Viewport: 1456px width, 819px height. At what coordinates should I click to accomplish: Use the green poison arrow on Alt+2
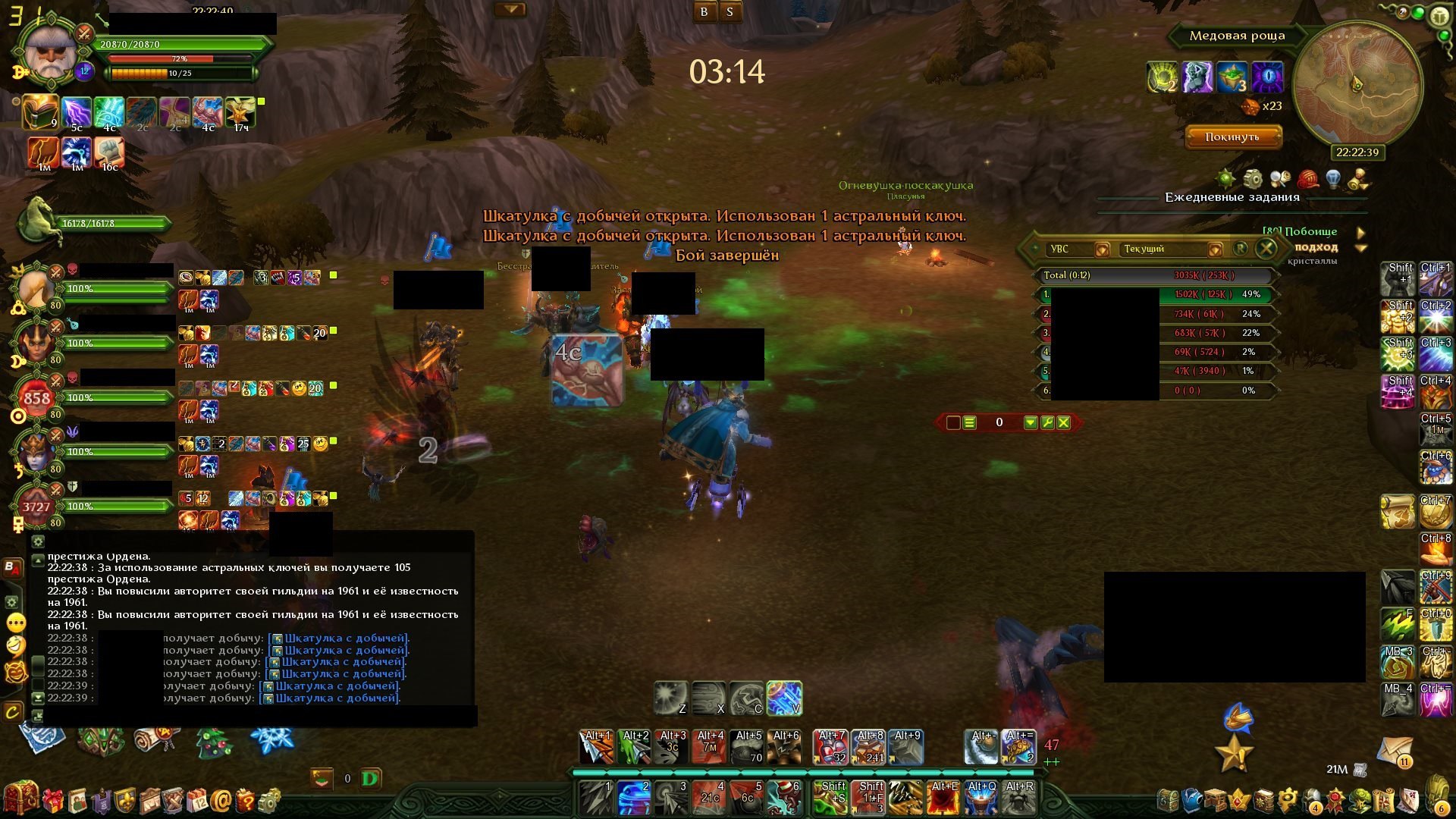point(635,746)
